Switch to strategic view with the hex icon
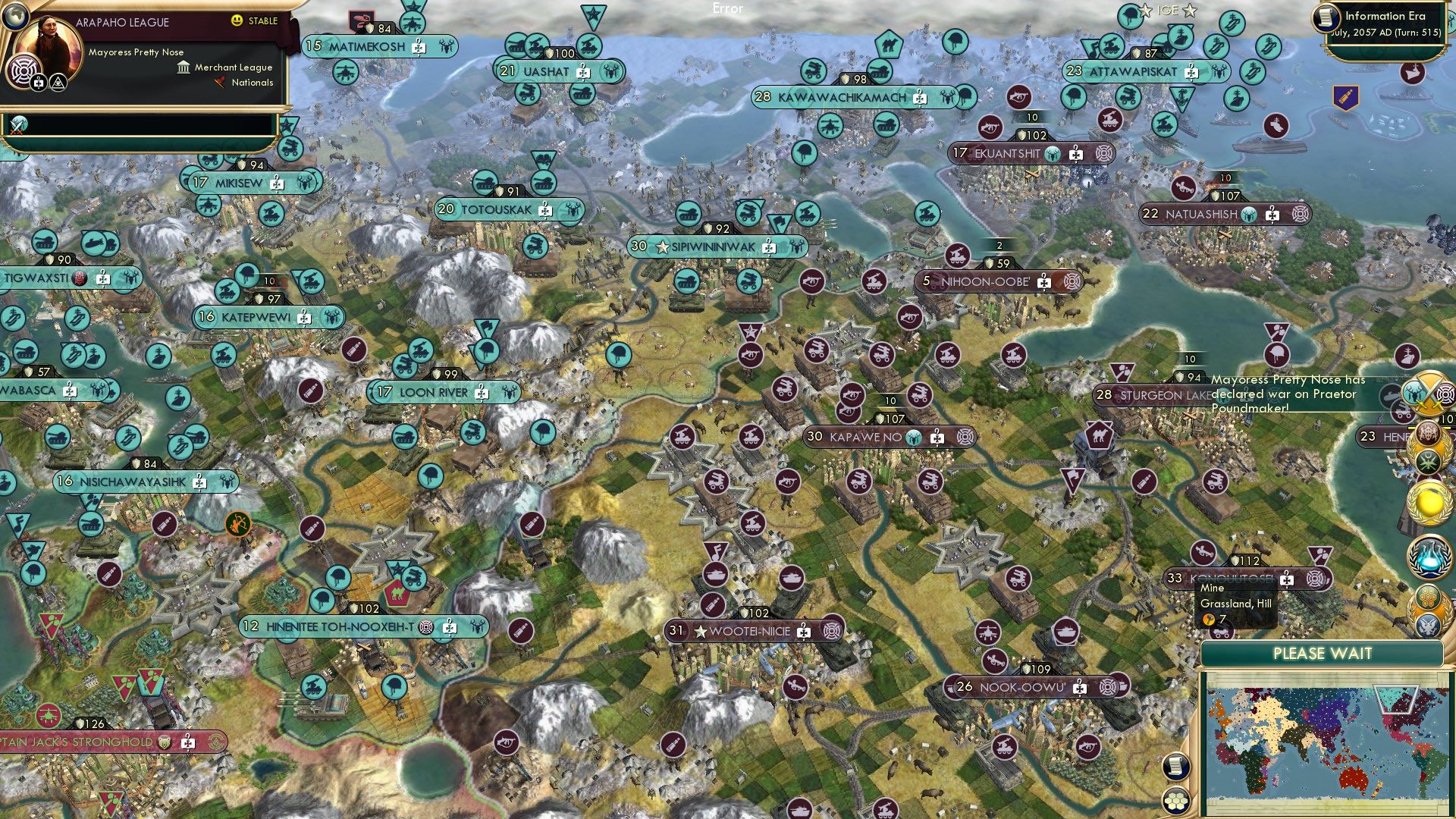 (1176, 801)
